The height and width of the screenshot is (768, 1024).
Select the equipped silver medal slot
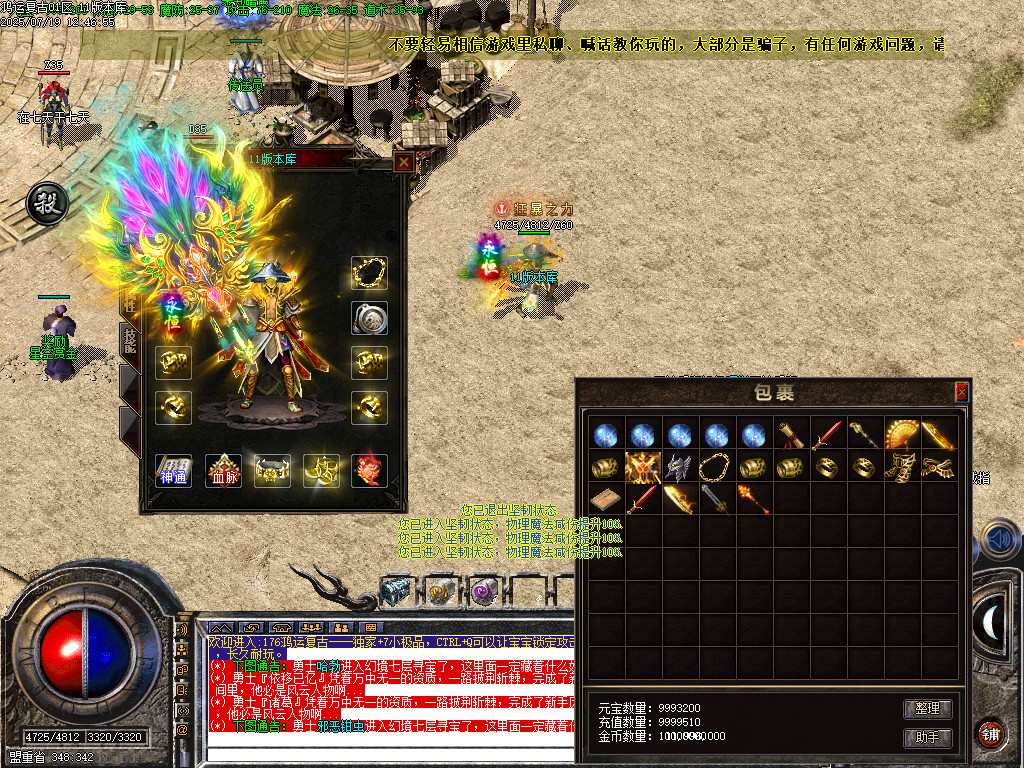[x=369, y=318]
